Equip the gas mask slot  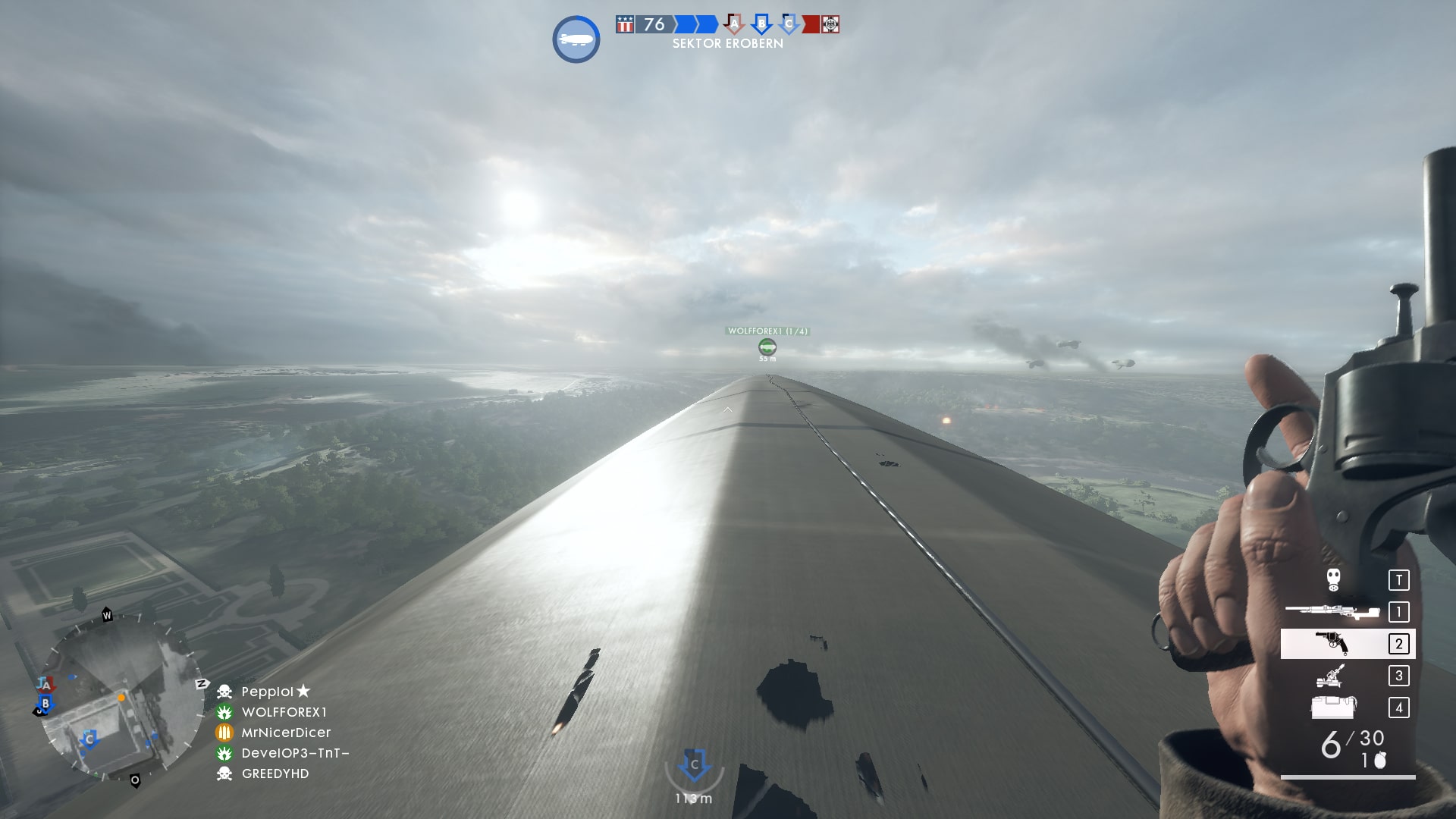(x=1334, y=580)
